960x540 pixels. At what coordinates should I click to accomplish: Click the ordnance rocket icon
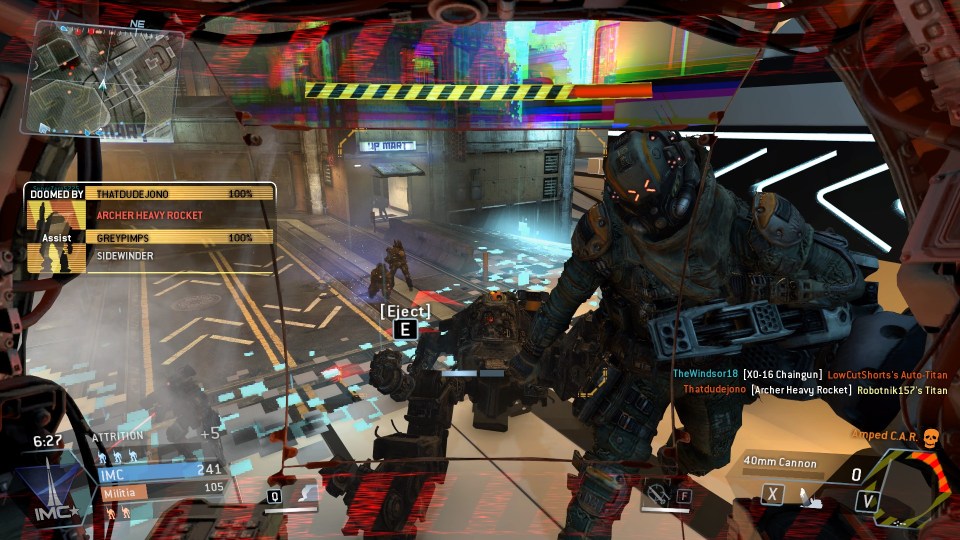pyautogui.click(x=808, y=496)
